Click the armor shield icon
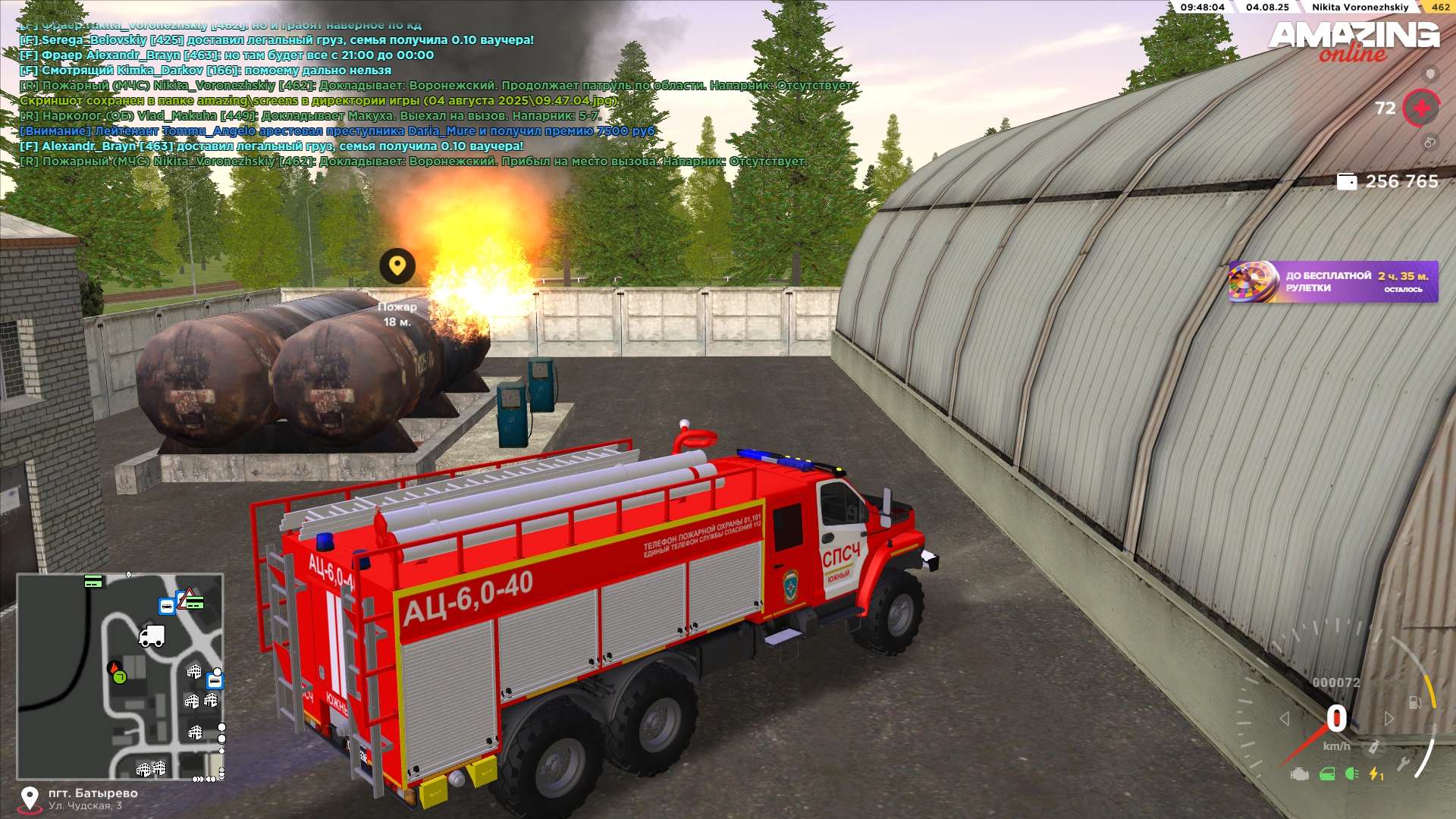Image resolution: width=1456 pixels, height=819 pixels. [x=1430, y=74]
